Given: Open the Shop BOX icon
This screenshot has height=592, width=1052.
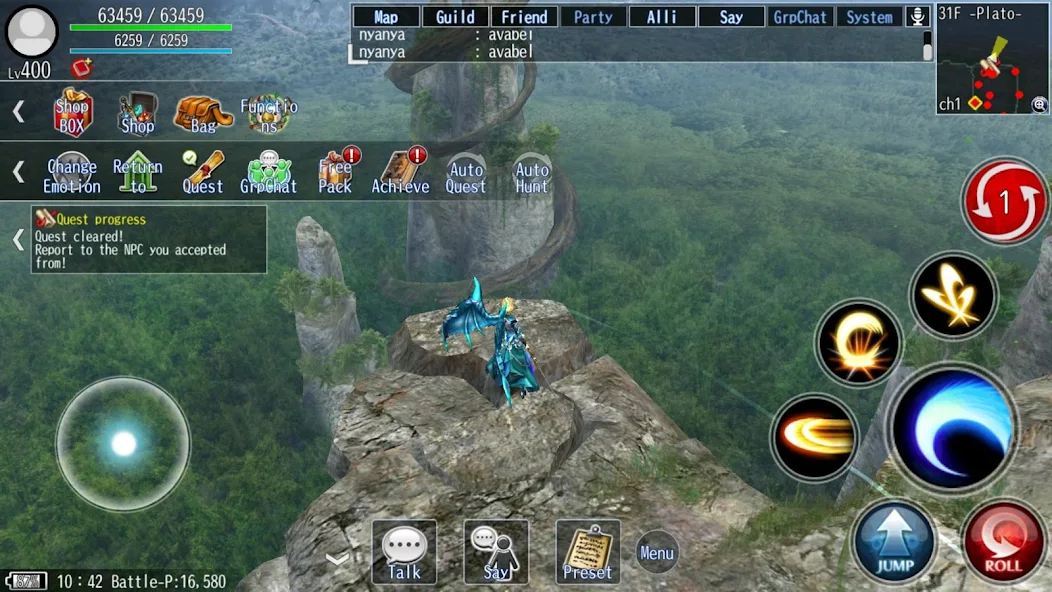Looking at the screenshot, I should 72,113.
